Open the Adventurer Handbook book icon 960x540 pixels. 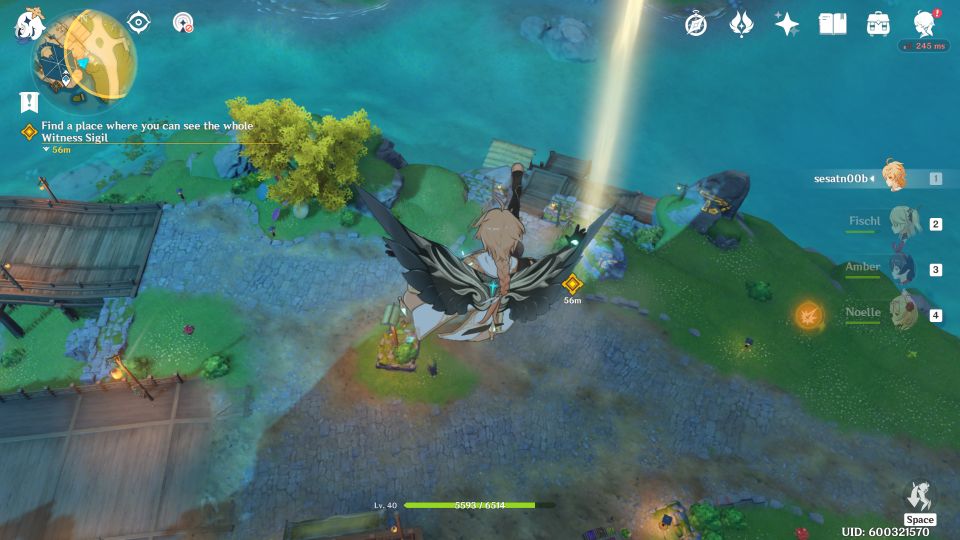tap(832, 24)
